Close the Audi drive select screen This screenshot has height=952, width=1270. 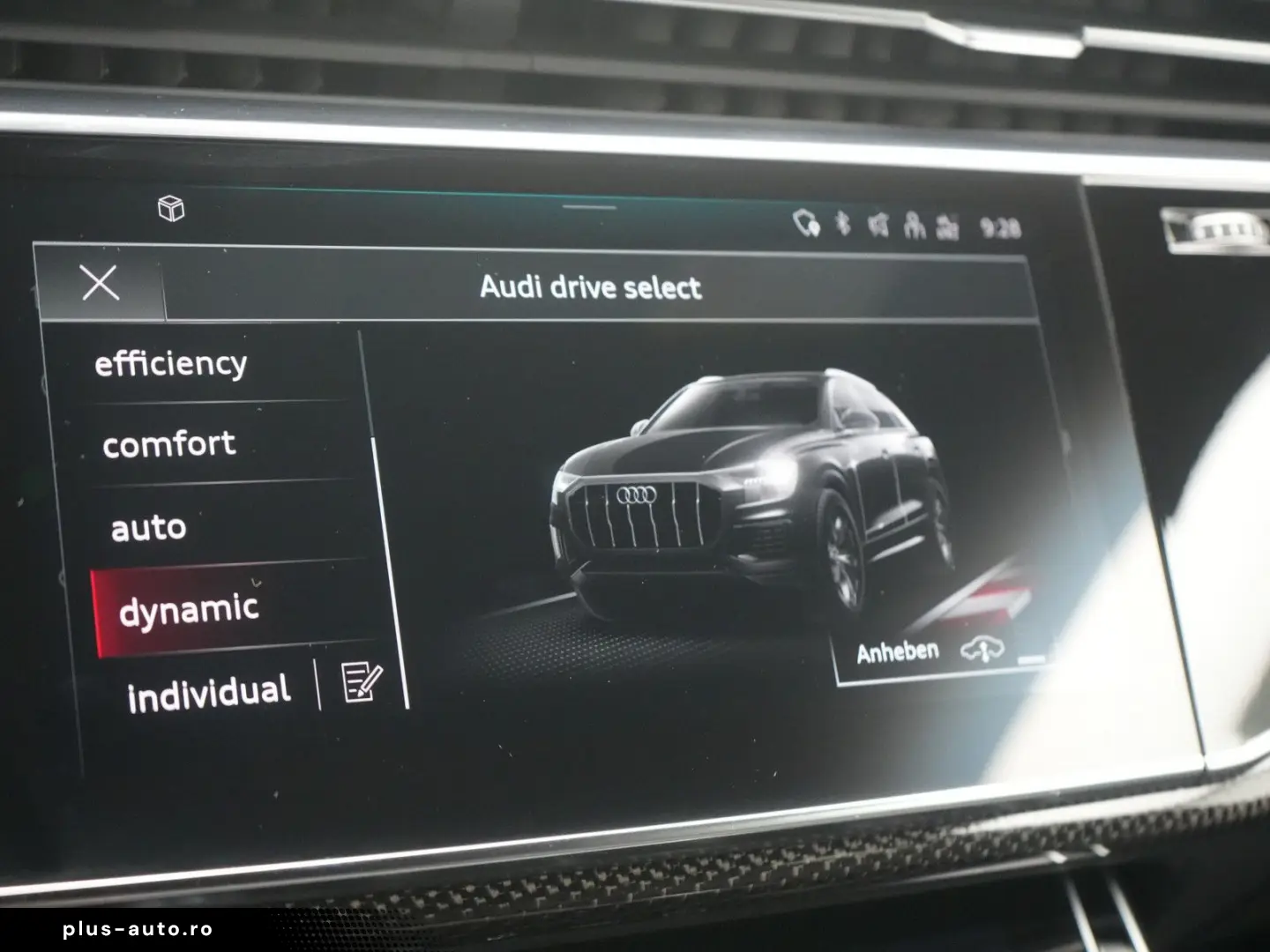[x=100, y=283]
